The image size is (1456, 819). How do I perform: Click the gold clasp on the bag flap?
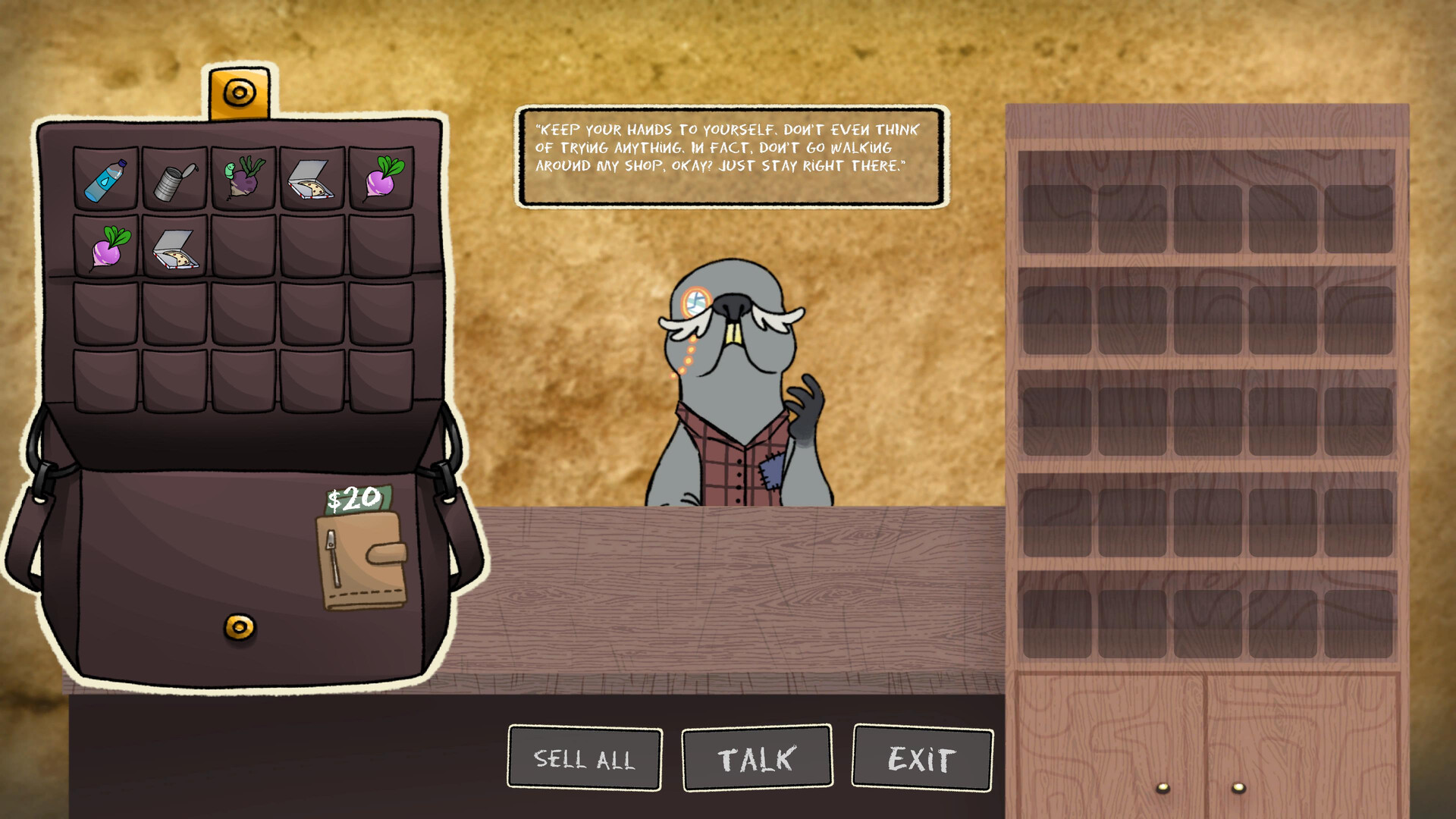[240, 92]
